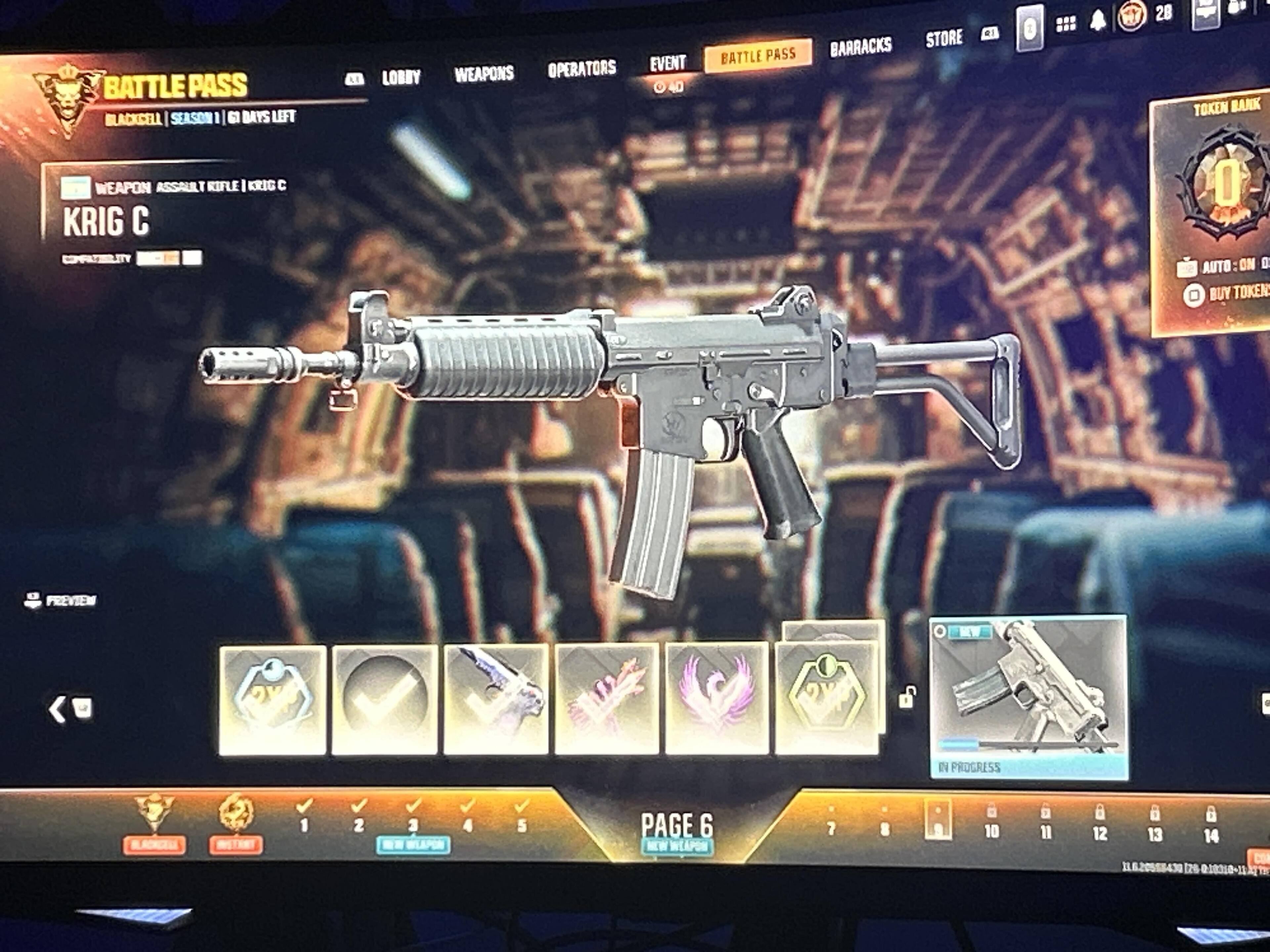Open locked battle pass page 14

tap(1211, 826)
